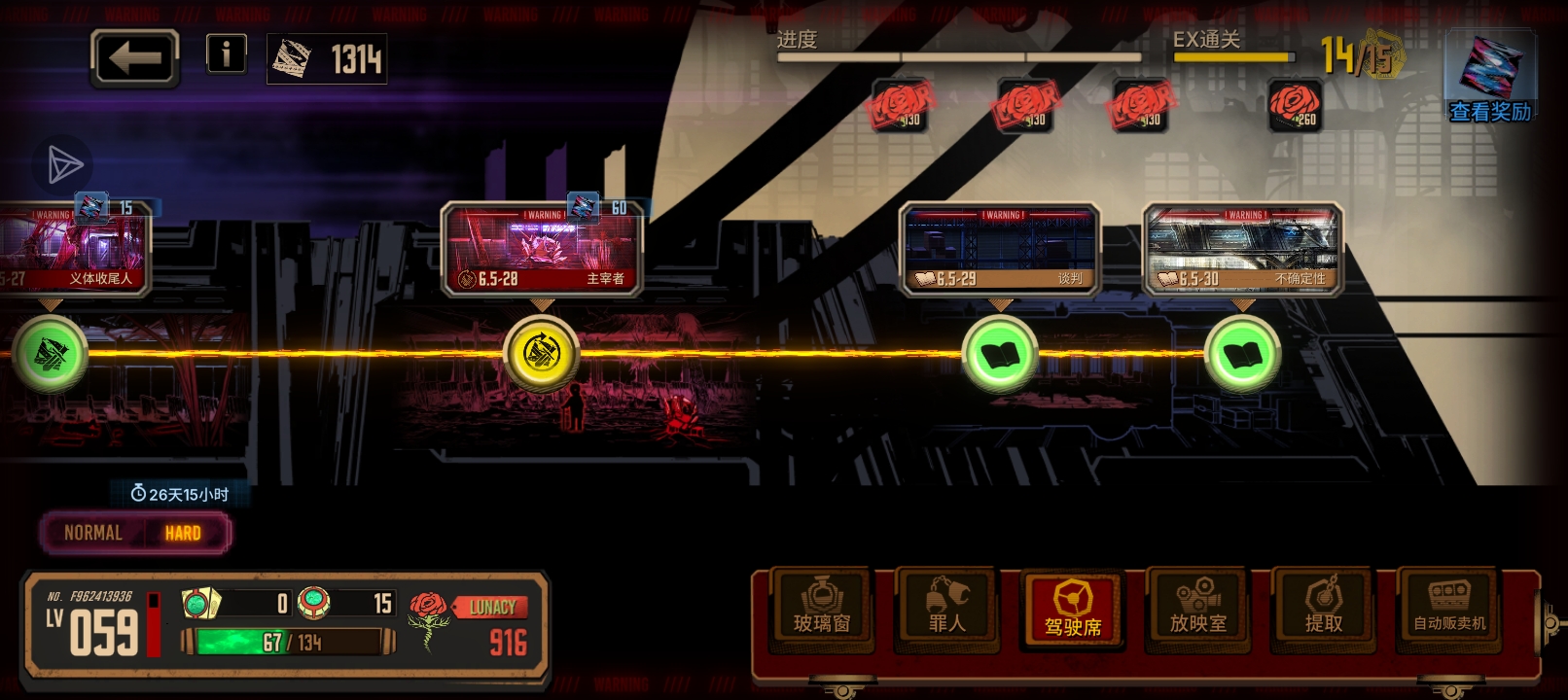The image size is (1568, 700).
Task: Open the 玻璃窗 menu
Action: [x=822, y=609]
